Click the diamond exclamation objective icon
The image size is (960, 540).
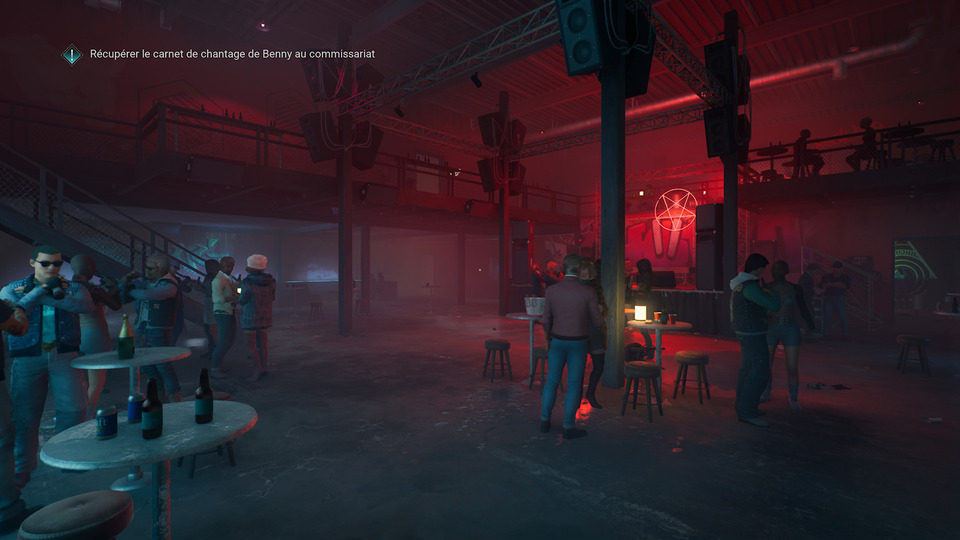tap(71, 54)
